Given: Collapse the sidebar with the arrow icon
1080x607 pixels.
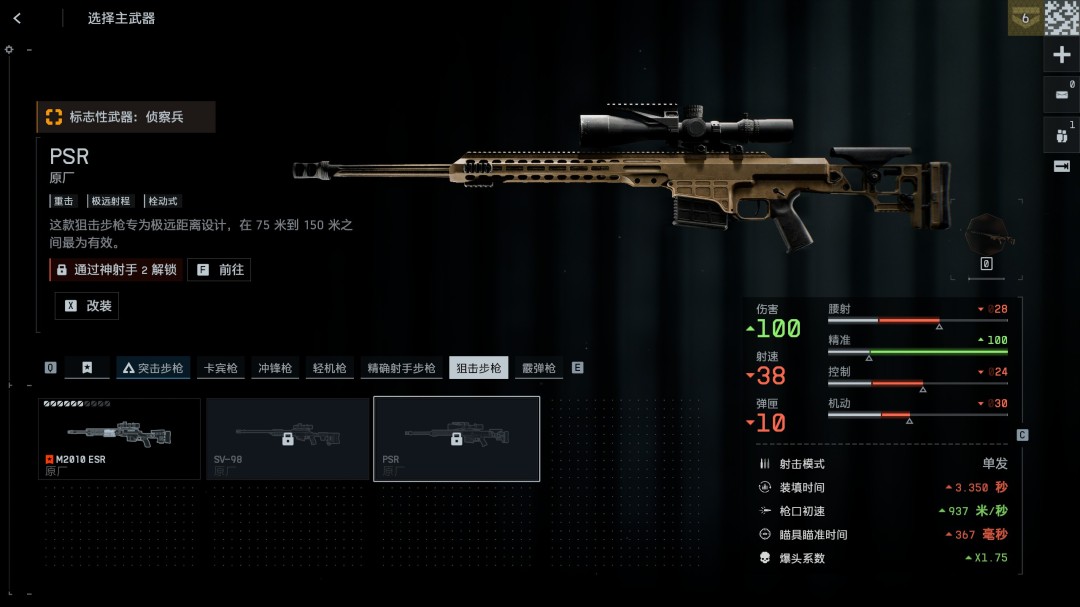Looking at the screenshot, I should click(x=1062, y=166).
